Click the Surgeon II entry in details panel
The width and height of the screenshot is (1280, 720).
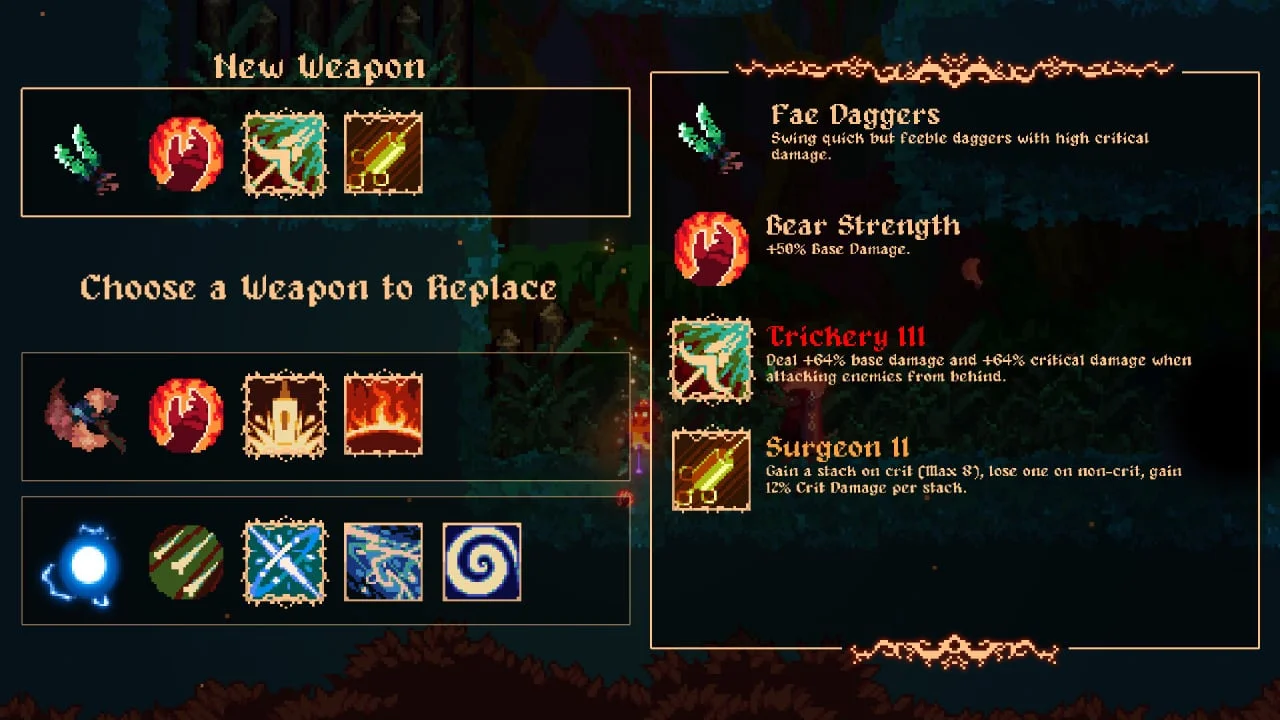click(837, 448)
